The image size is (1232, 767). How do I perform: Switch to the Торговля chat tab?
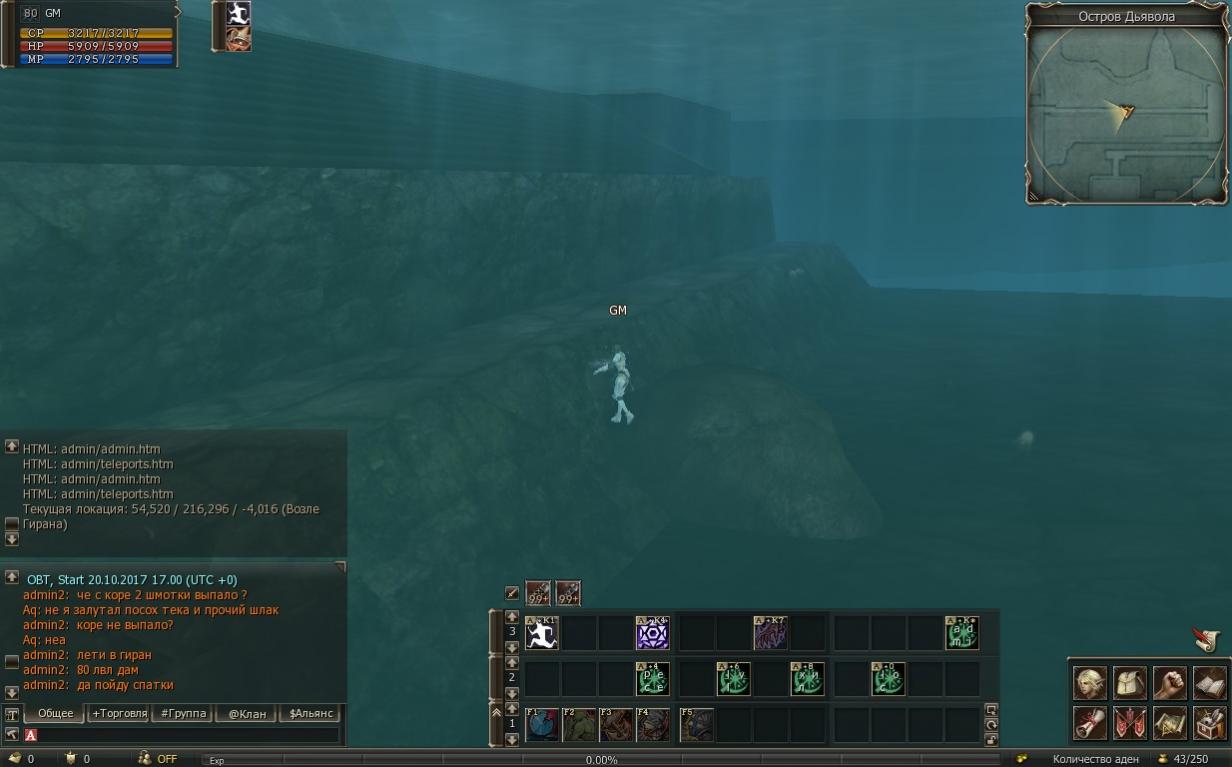(x=119, y=713)
